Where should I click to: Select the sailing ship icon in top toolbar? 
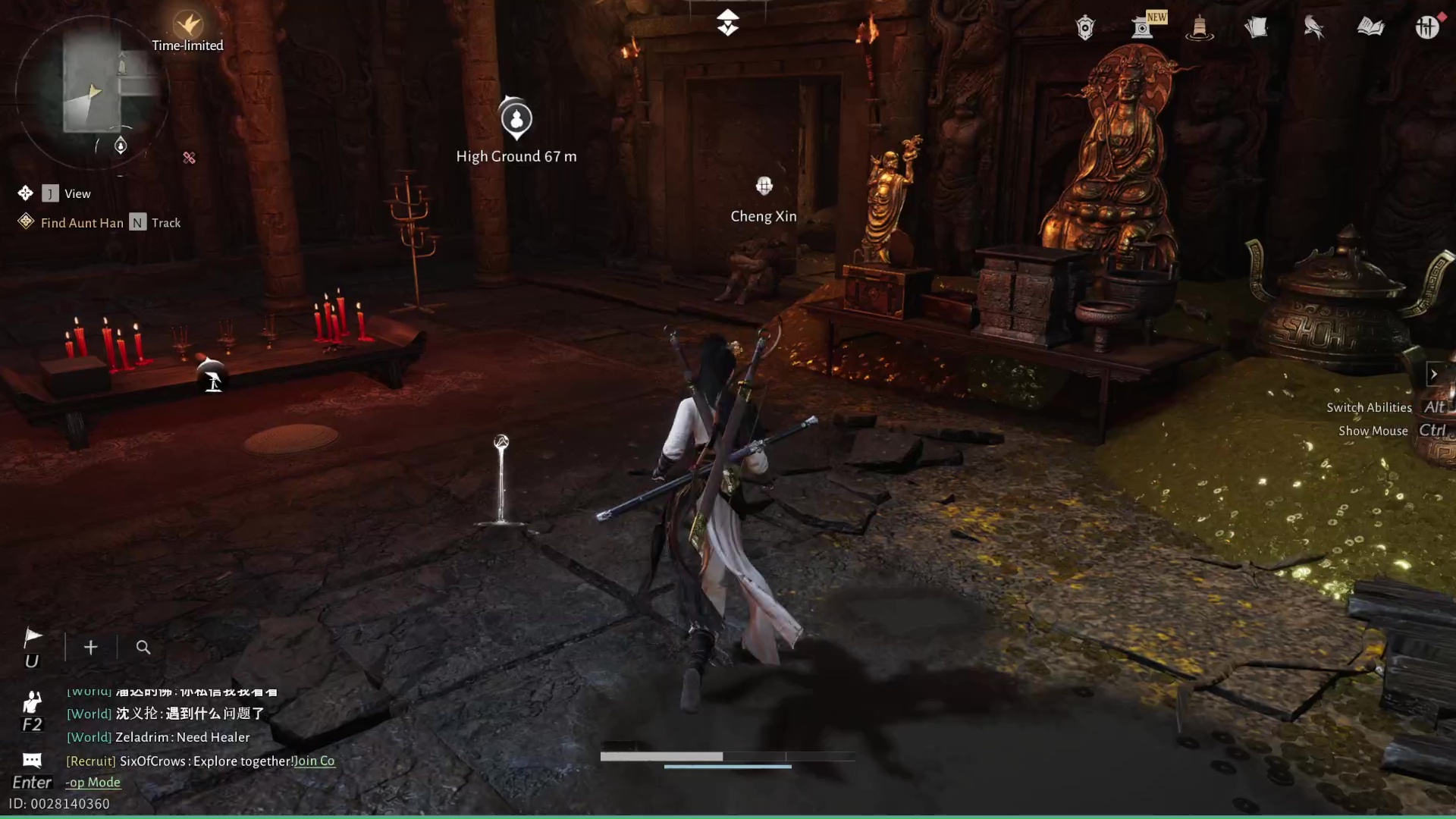(1199, 27)
